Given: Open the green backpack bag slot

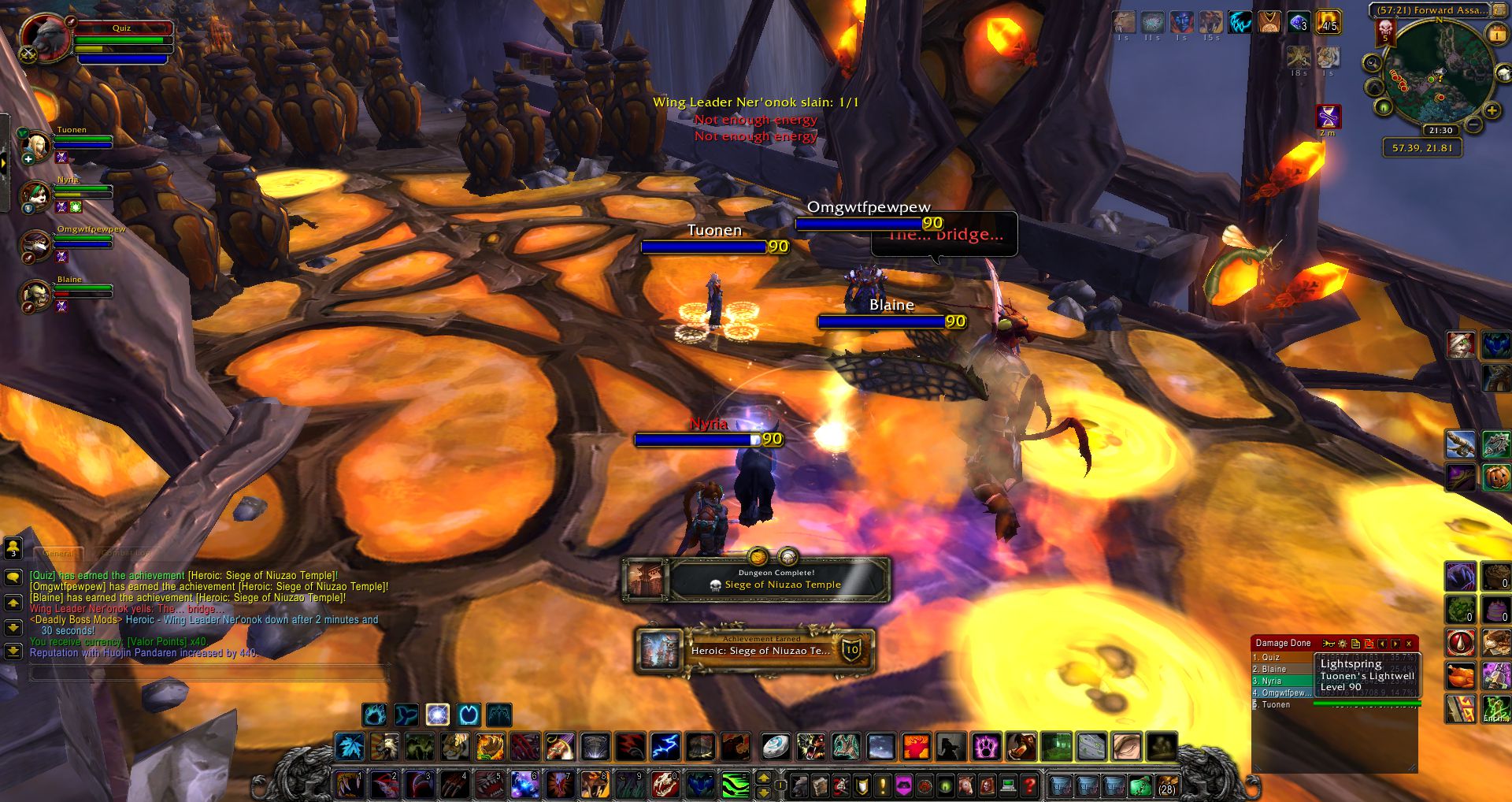Looking at the screenshot, I should pos(1140,785).
